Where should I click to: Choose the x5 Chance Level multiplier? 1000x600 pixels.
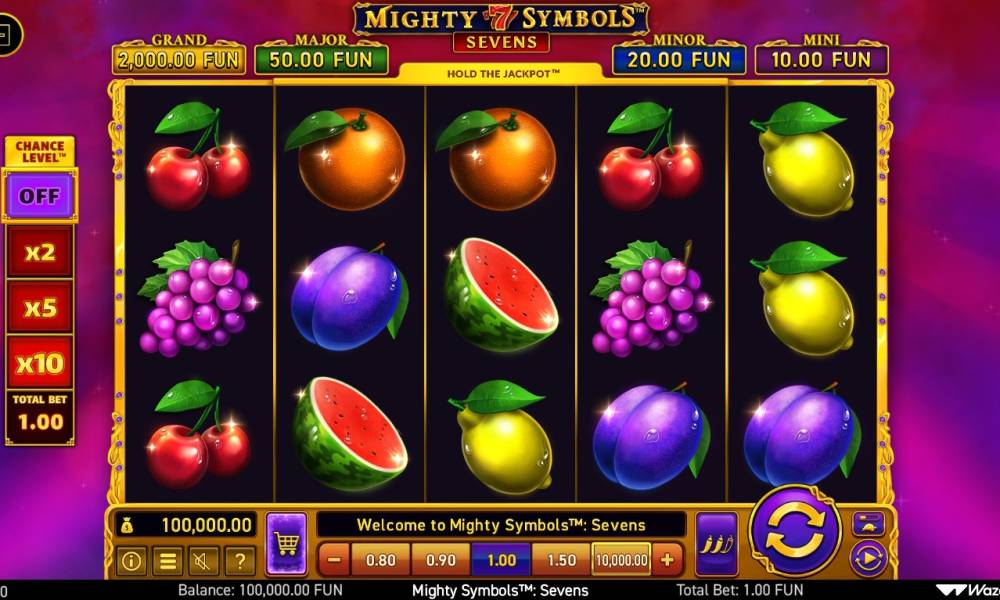40,307
